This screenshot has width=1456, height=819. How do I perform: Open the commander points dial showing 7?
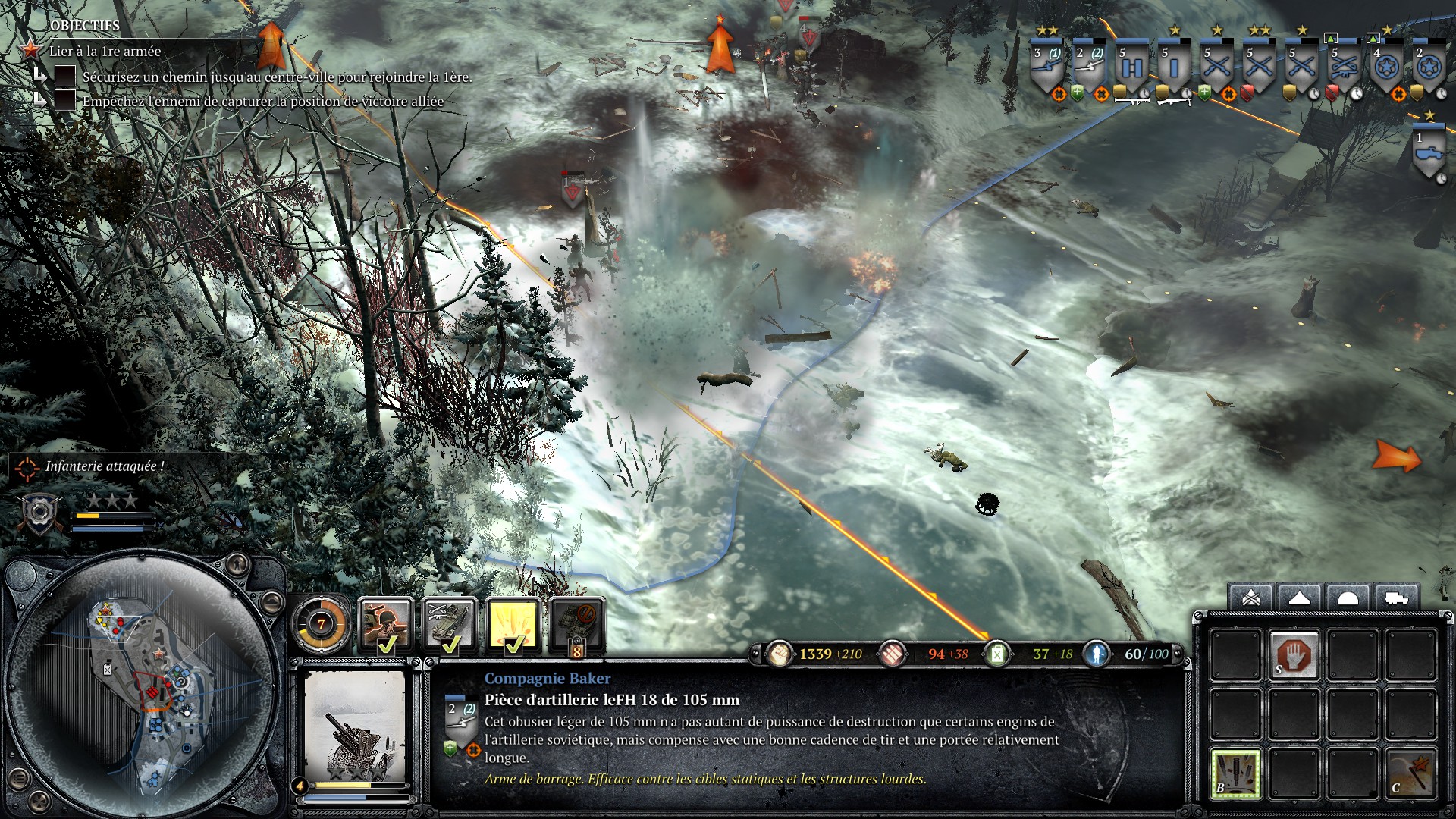[321, 625]
